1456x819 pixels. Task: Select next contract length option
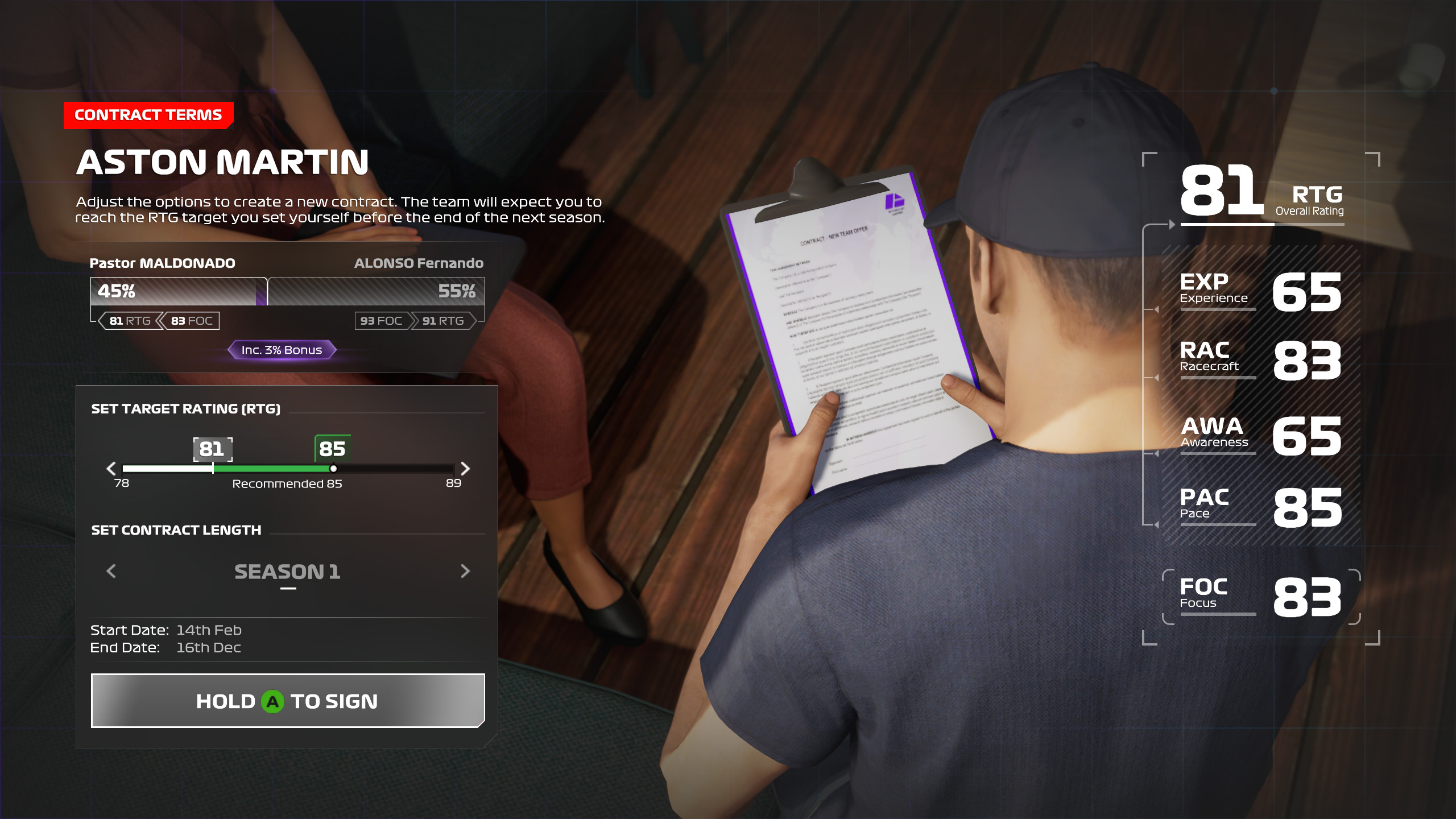pyautogui.click(x=465, y=571)
